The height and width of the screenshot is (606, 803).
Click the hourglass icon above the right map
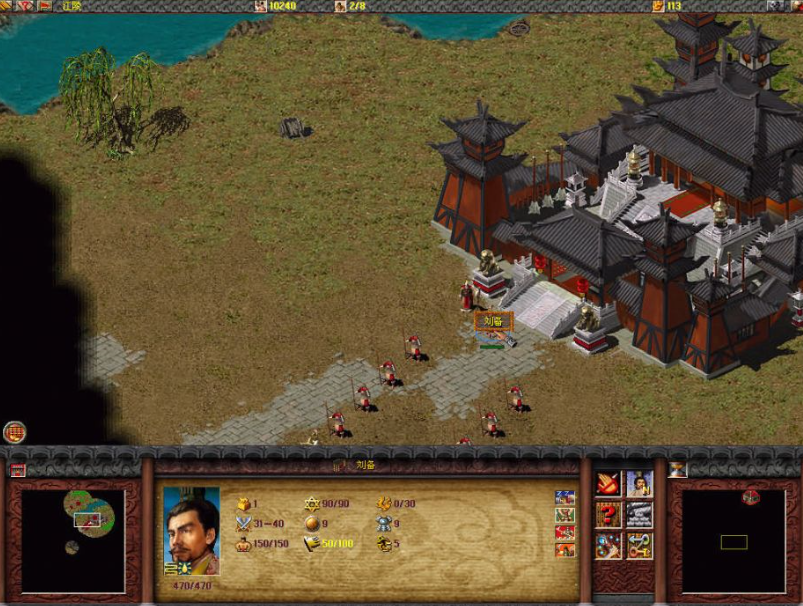(677, 469)
